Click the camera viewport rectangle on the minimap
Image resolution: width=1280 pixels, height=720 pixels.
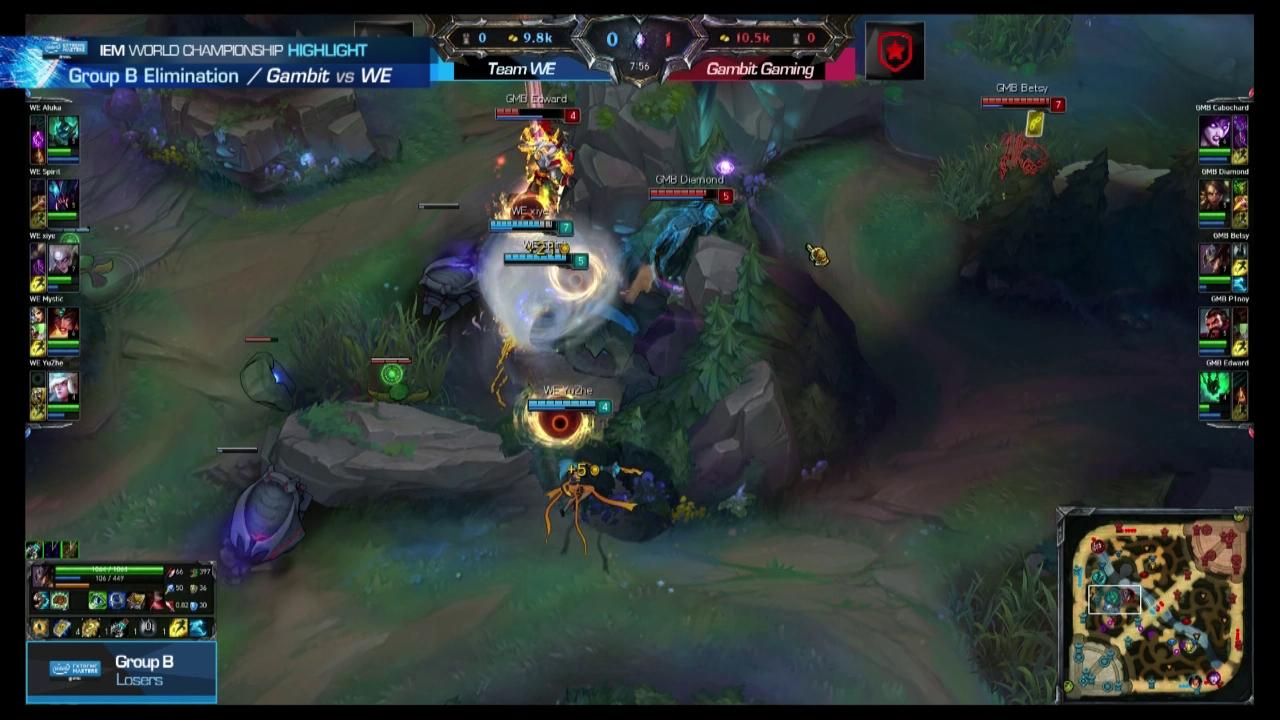[1115, 600]
